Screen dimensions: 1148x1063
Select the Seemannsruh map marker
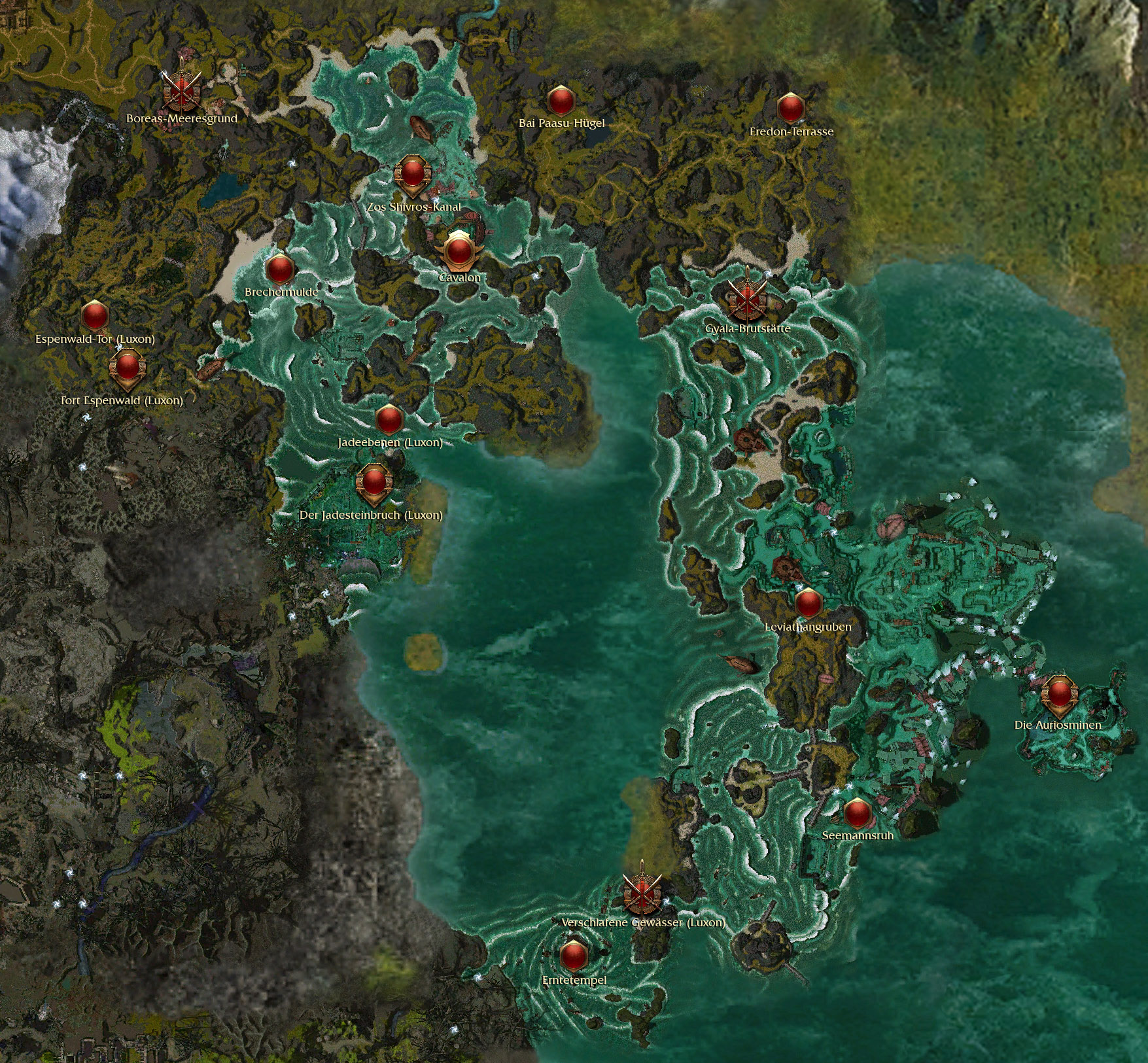tap(857, 813)
